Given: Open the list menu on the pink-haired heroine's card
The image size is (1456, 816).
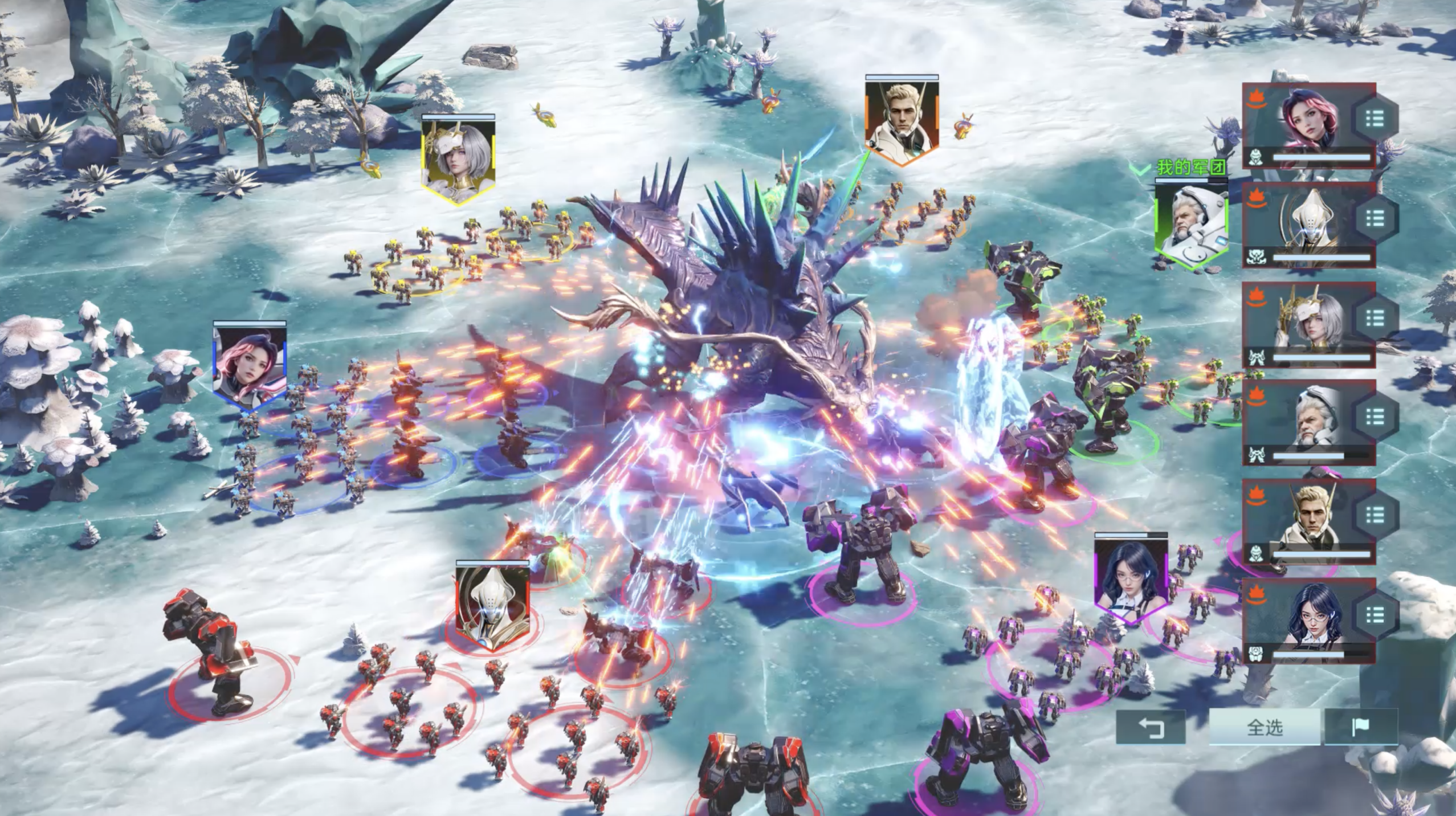Looking at the screenshot, I should [x=1375, y=119].
